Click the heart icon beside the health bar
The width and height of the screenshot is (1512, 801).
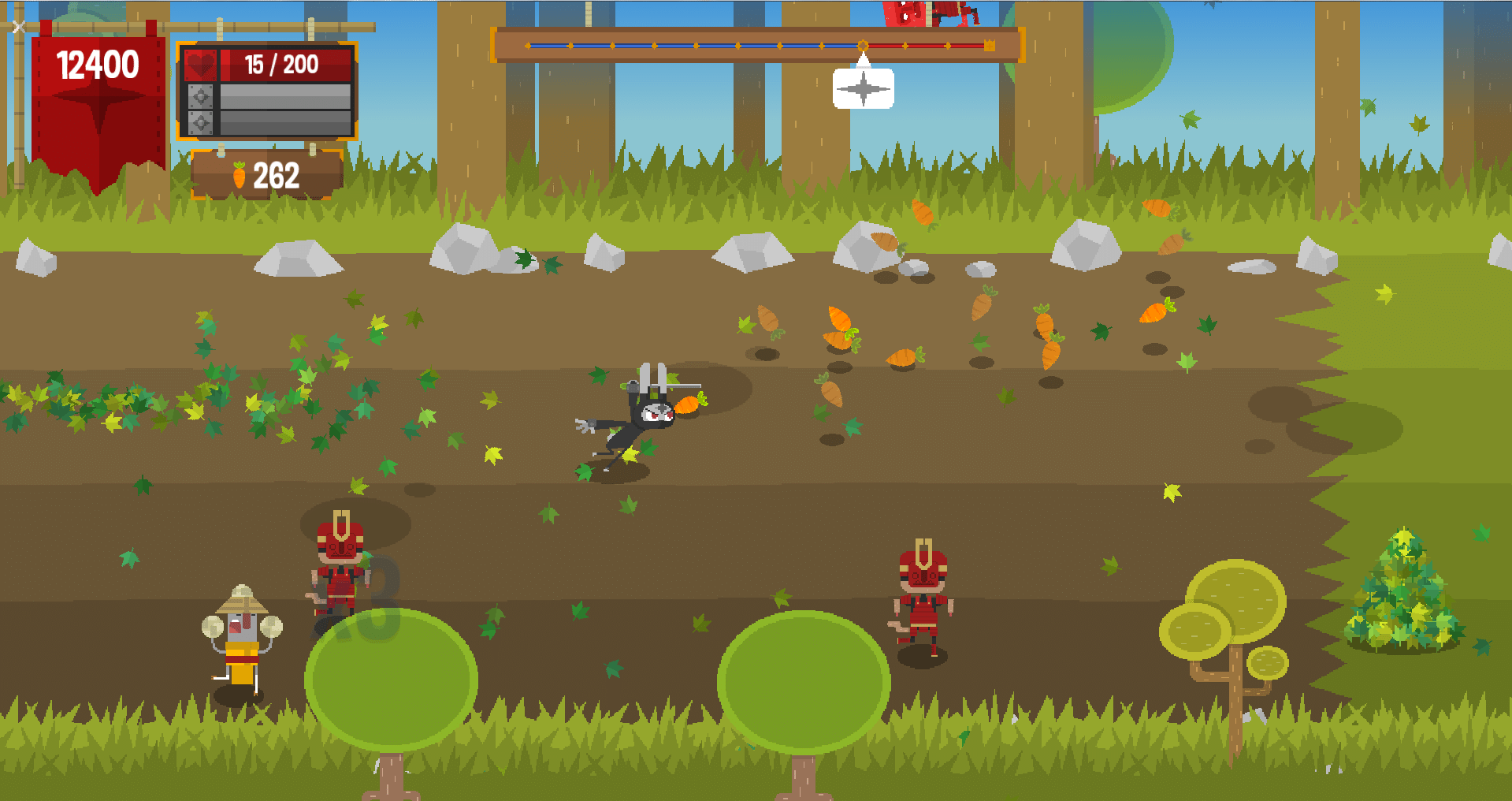click(200, 65)
